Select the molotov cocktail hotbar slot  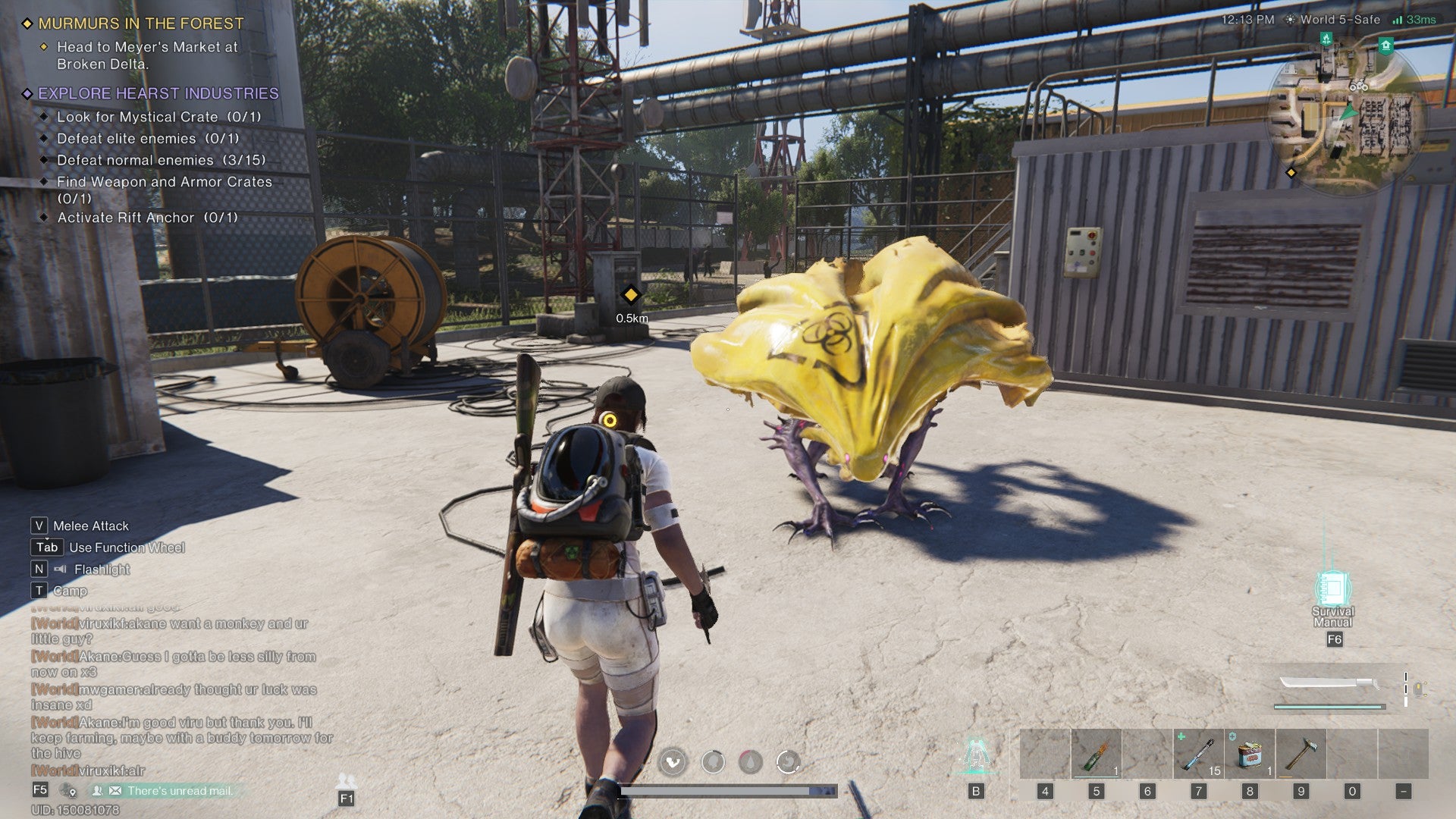[1096, 755]
